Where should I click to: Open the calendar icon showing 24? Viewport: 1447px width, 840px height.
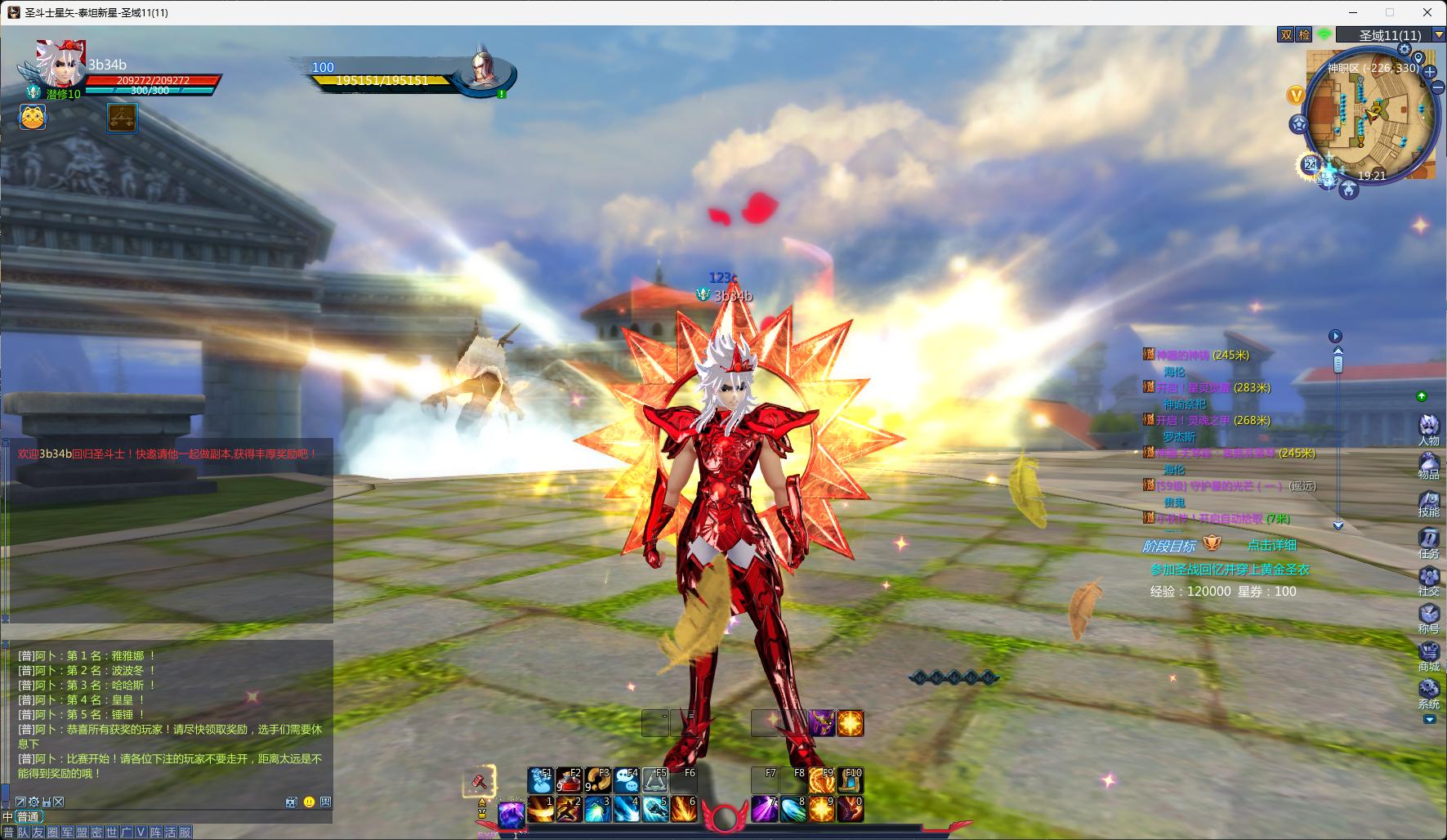pos(1311,165)
